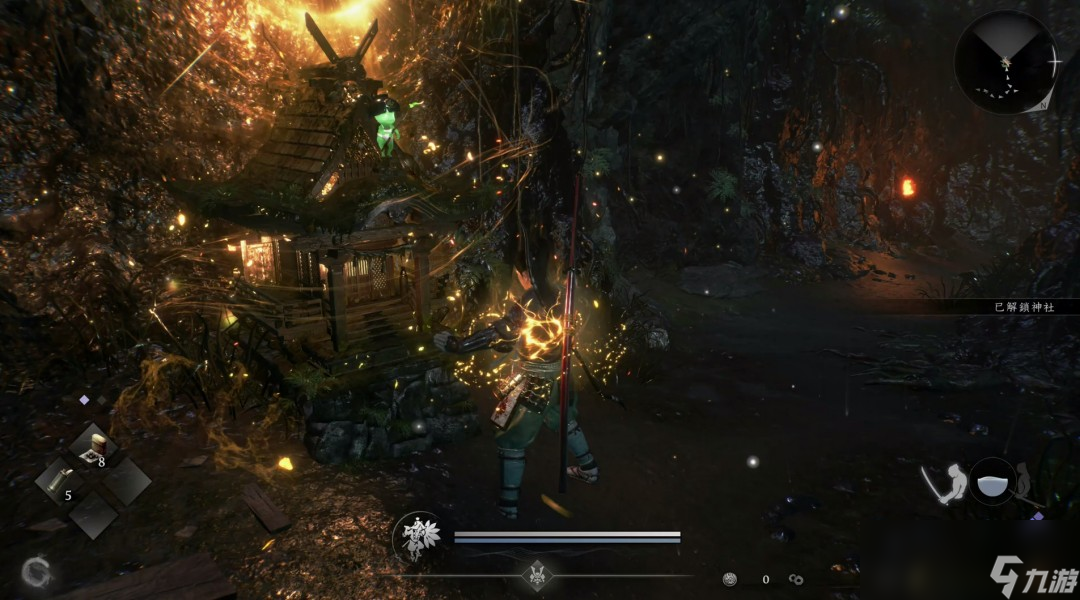Image resolution: width=1080 pixels, height=600 pixels.
Task: Select the canister item slot showing 5
Action: [62, 481]
